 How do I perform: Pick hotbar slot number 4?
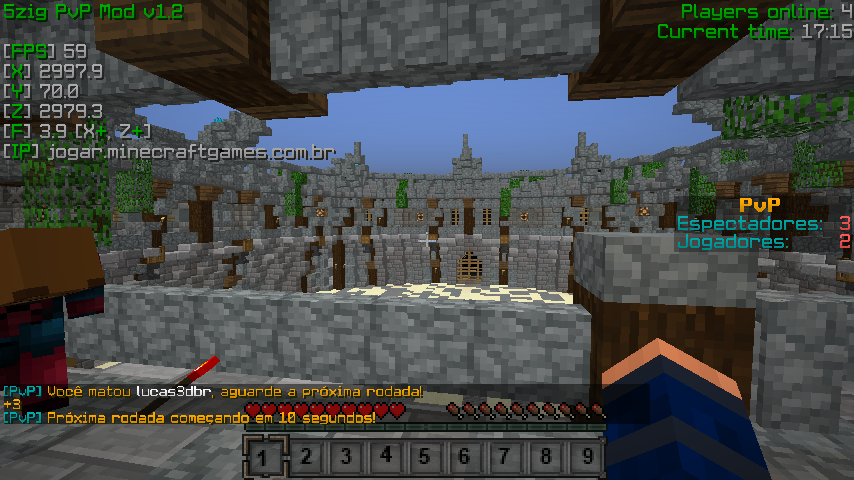[385, 458]
